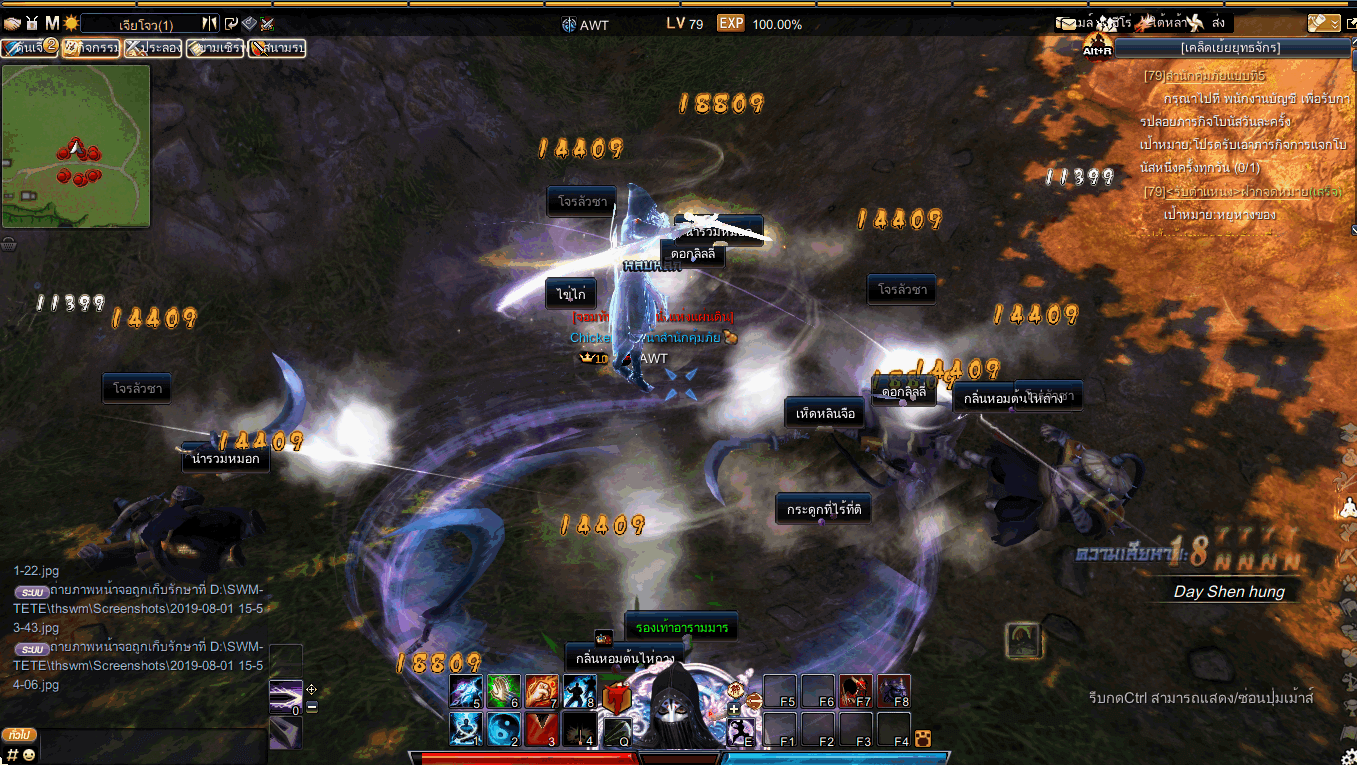Activate the lightning strike skill in slot 5
The height and width of the screenshot is (765, 1357).
pyautogui.click(x=466, y=692)
